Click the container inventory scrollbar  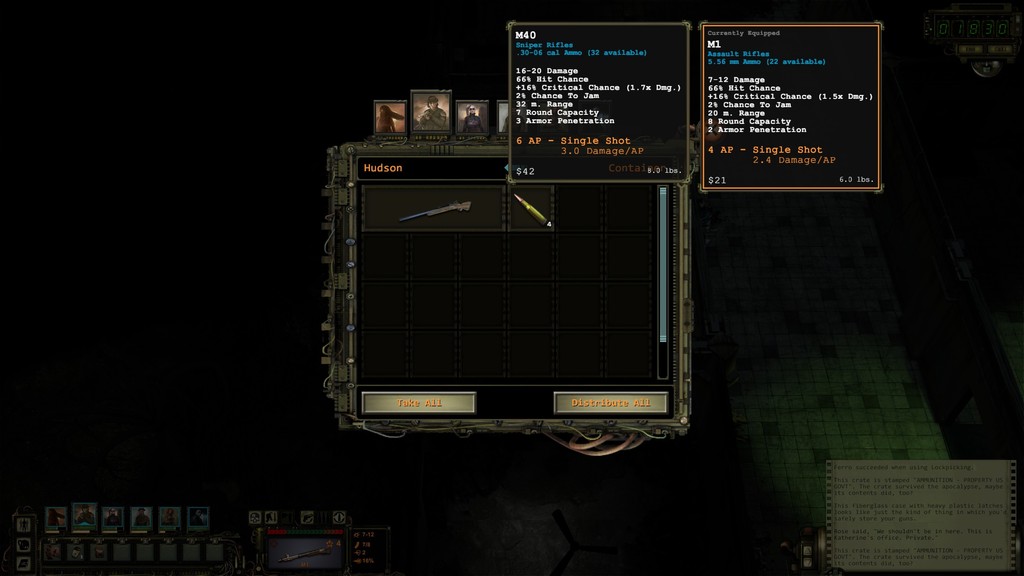tap(662, 280)
